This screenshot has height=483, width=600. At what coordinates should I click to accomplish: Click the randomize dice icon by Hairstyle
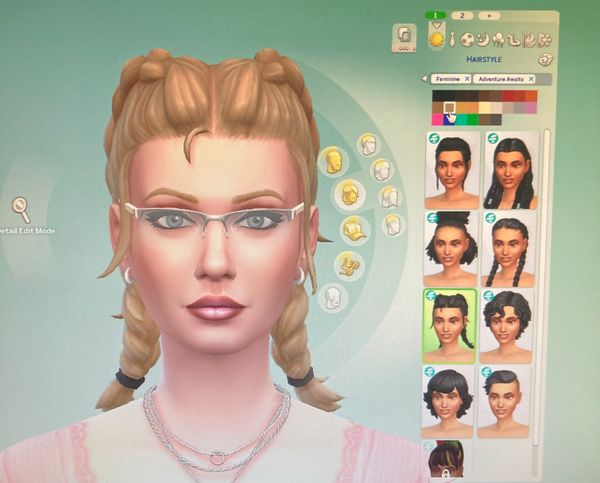coord(546,59)
